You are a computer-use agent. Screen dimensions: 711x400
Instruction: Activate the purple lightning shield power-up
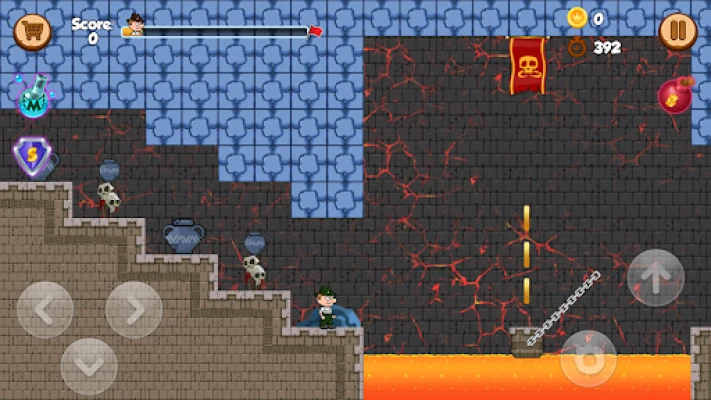click(x=33, y=157)
